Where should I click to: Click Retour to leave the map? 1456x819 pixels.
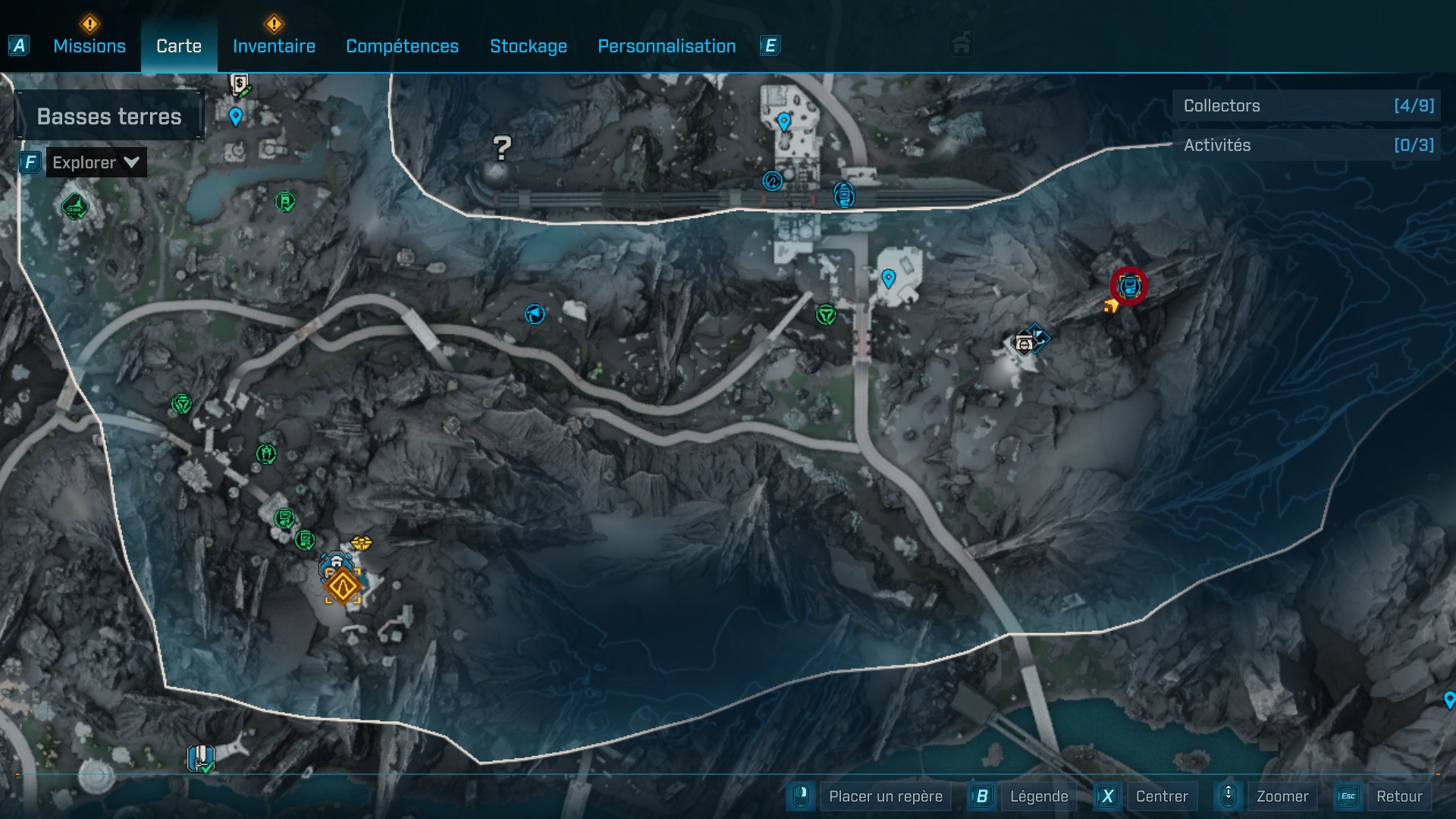coord(1398,796)
